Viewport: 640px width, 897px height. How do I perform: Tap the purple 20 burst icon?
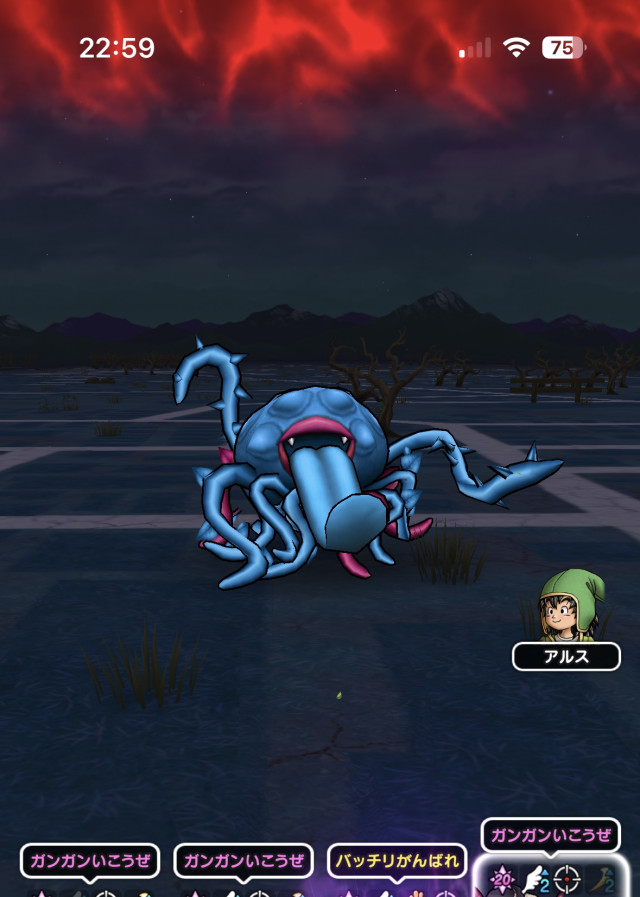pos(502,879)
